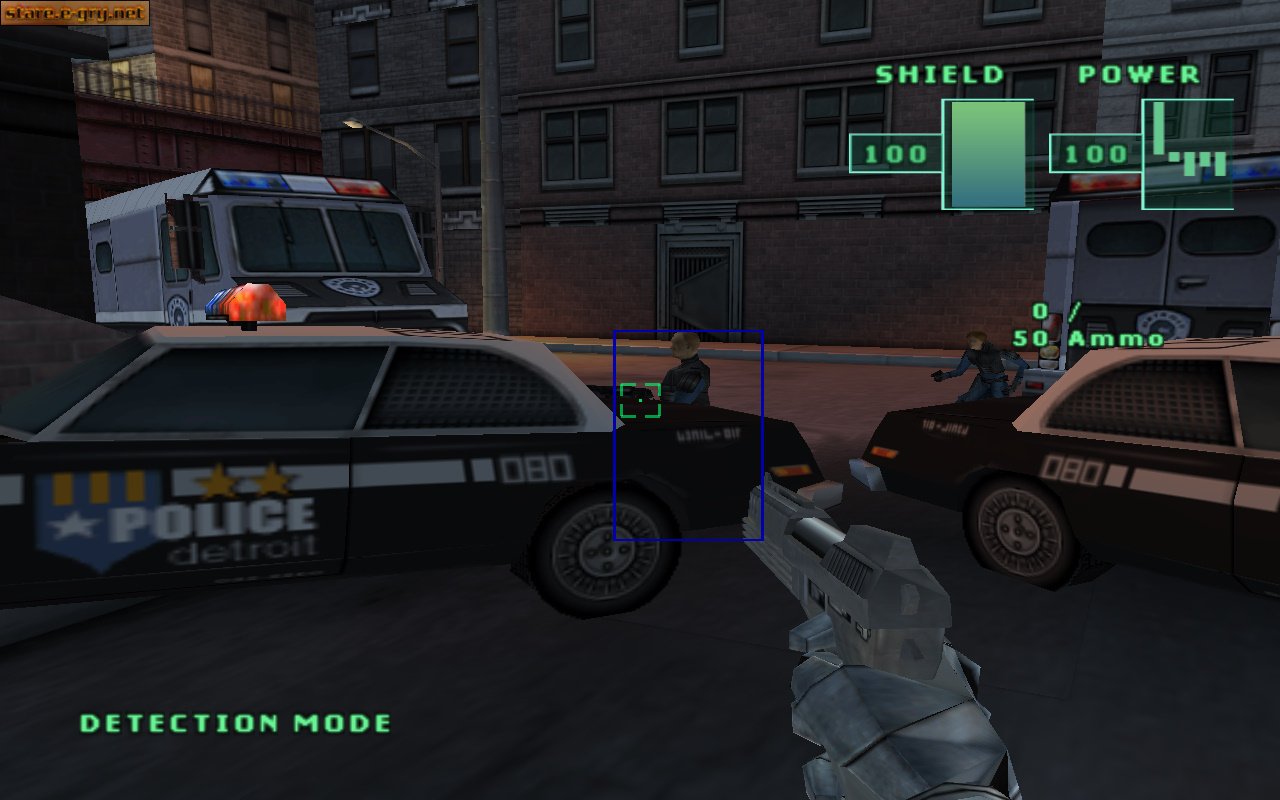1280x800 pixels.
Task: Expand the POWER 100 value panel
Action: click(x=1093, y=155)
